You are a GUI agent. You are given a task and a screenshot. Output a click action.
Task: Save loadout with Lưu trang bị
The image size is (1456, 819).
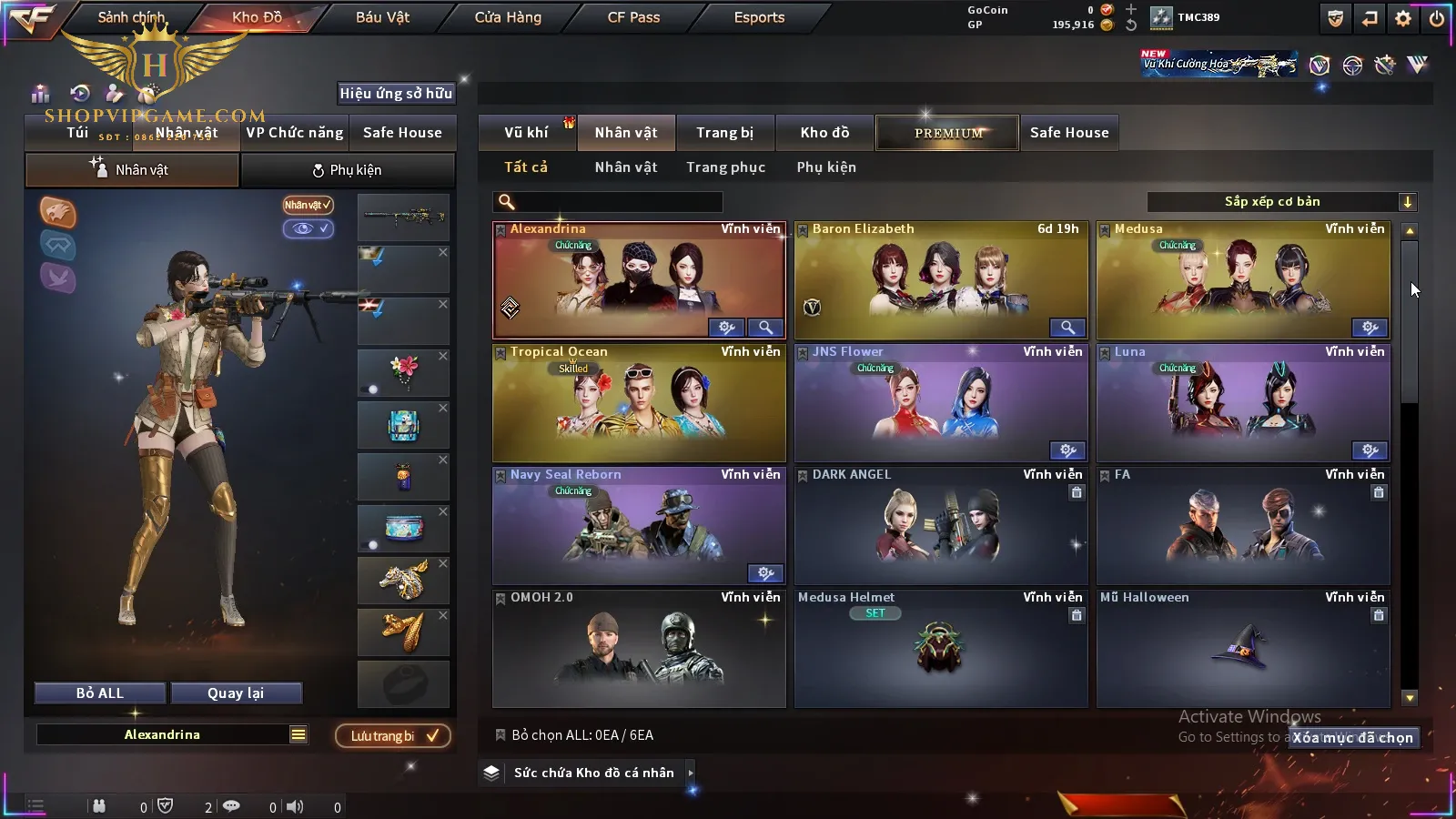pyautogui.click(x=393, y=736)
